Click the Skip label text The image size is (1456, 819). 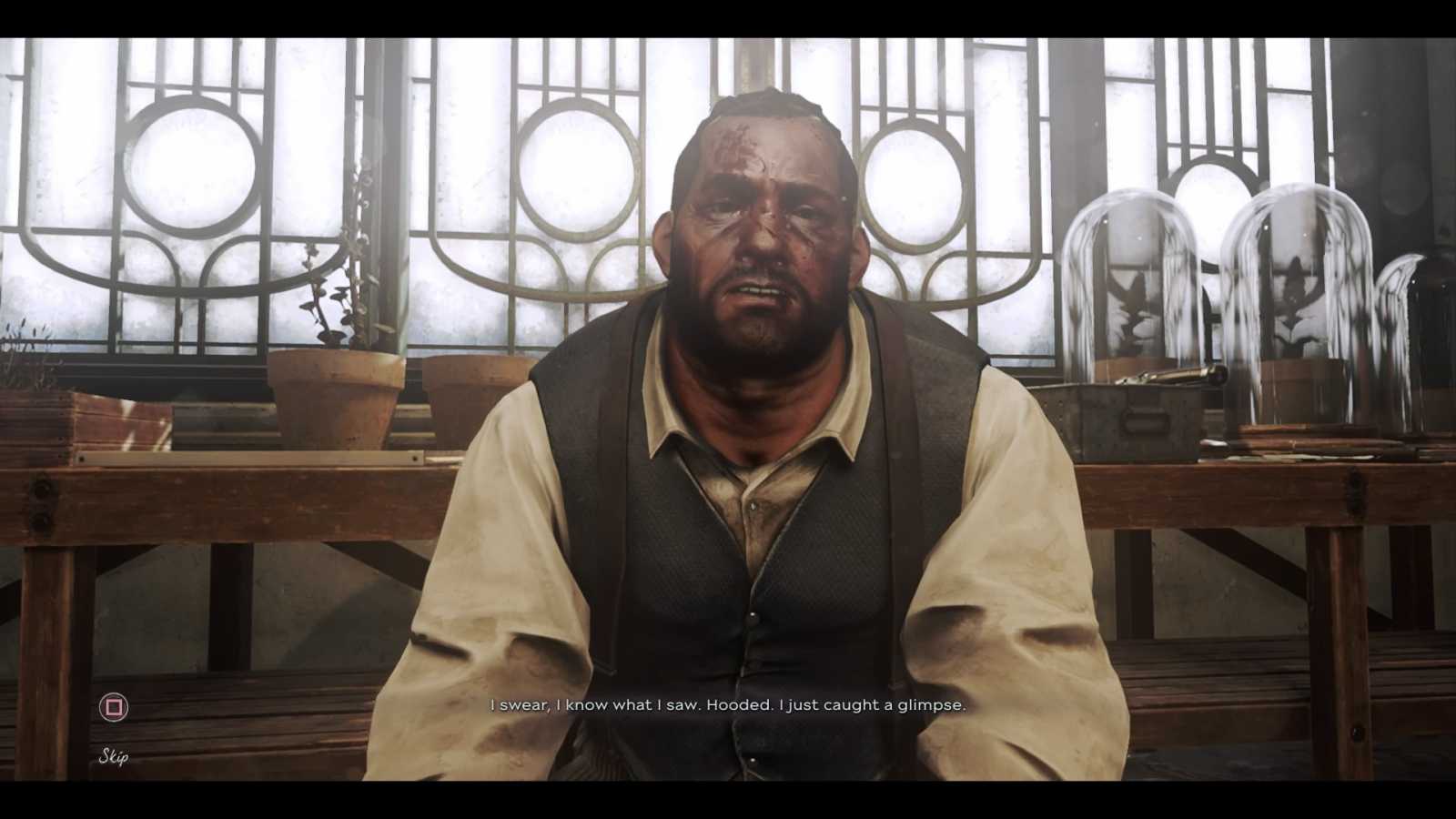pos(111,755)
